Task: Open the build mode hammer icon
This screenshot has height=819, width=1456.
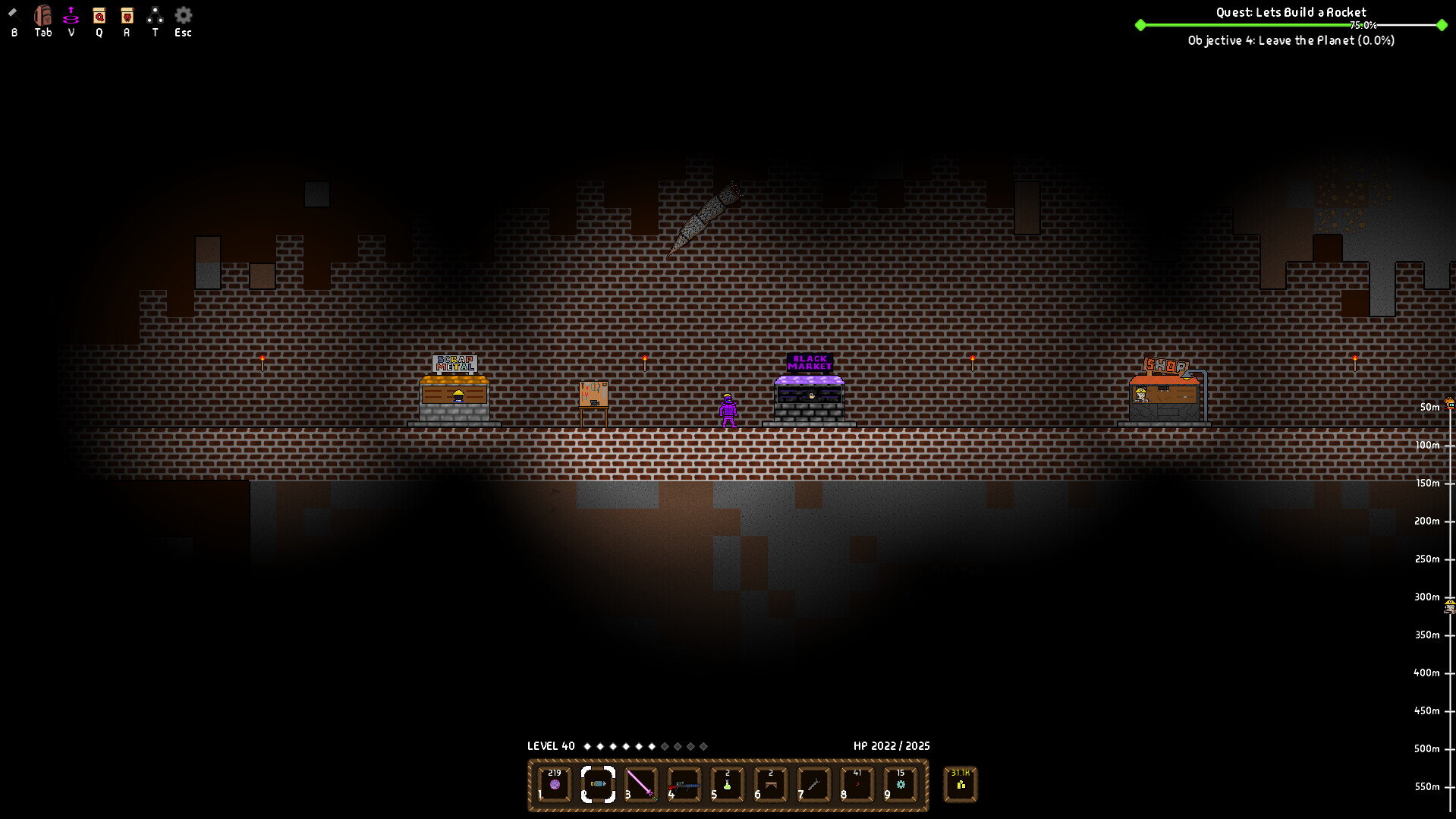Action: point(13,14)
